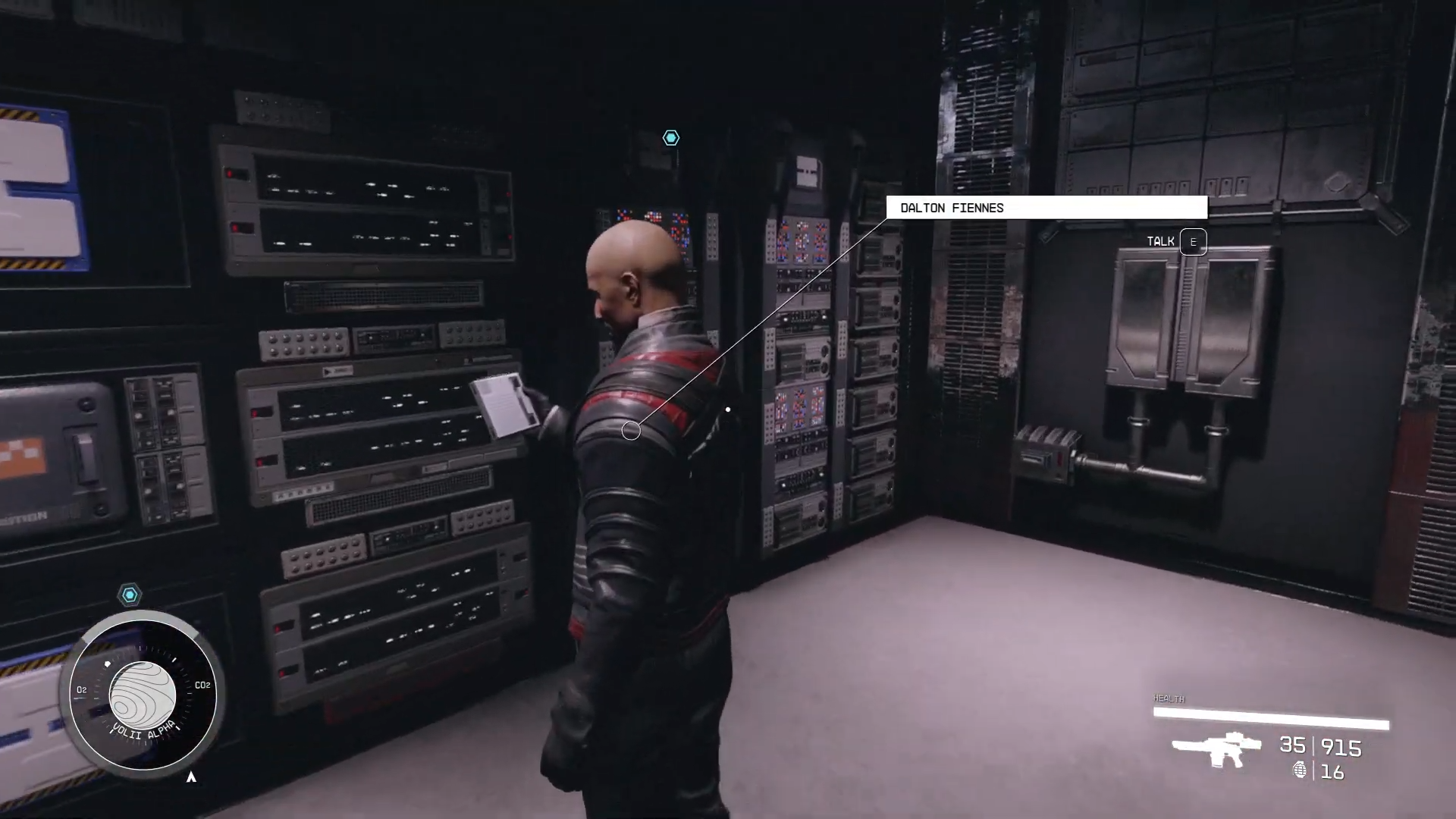Click the red status light on the left console
Image resolution: width=1456 pixels, height=819 pixels.
230,172
